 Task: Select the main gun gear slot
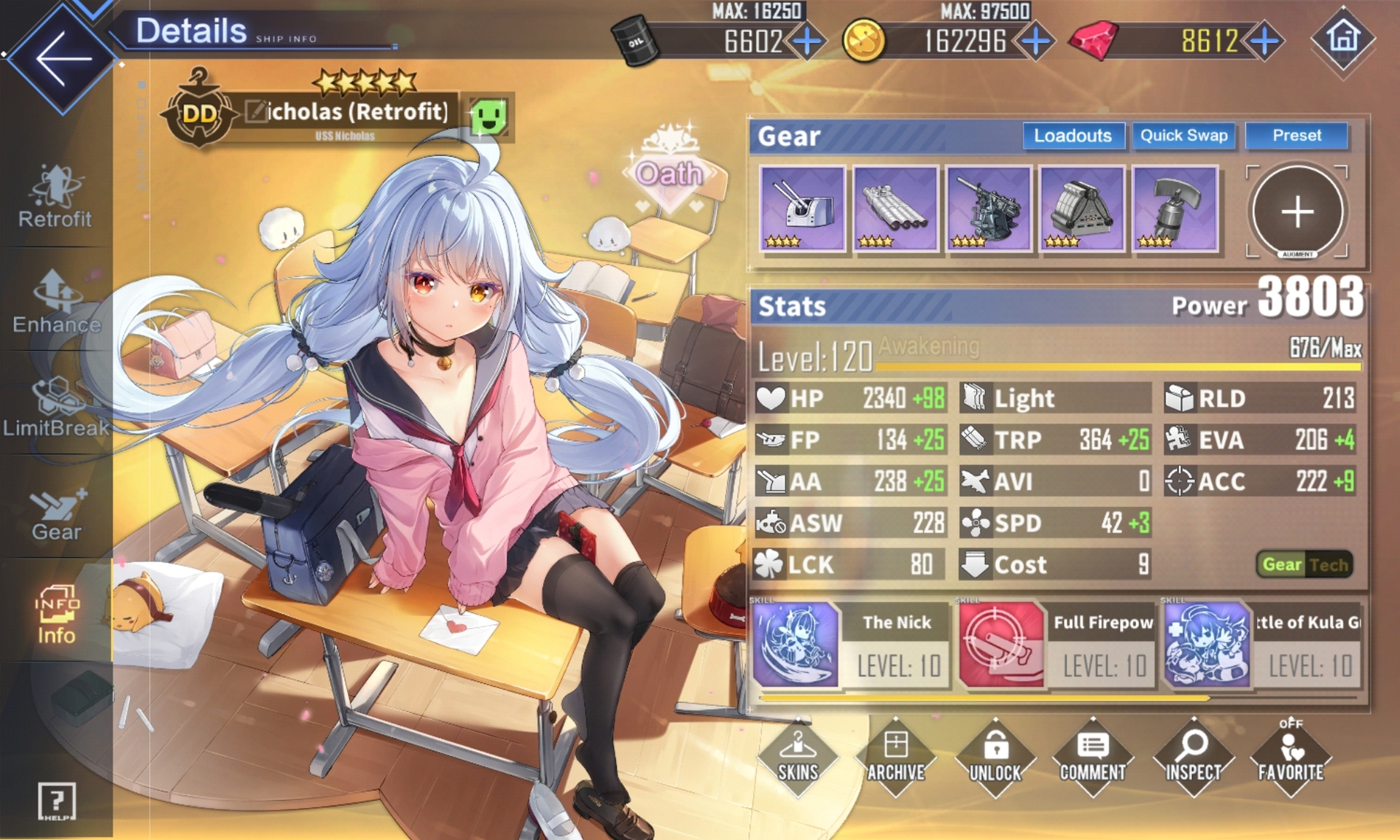(x=802, y=209)
